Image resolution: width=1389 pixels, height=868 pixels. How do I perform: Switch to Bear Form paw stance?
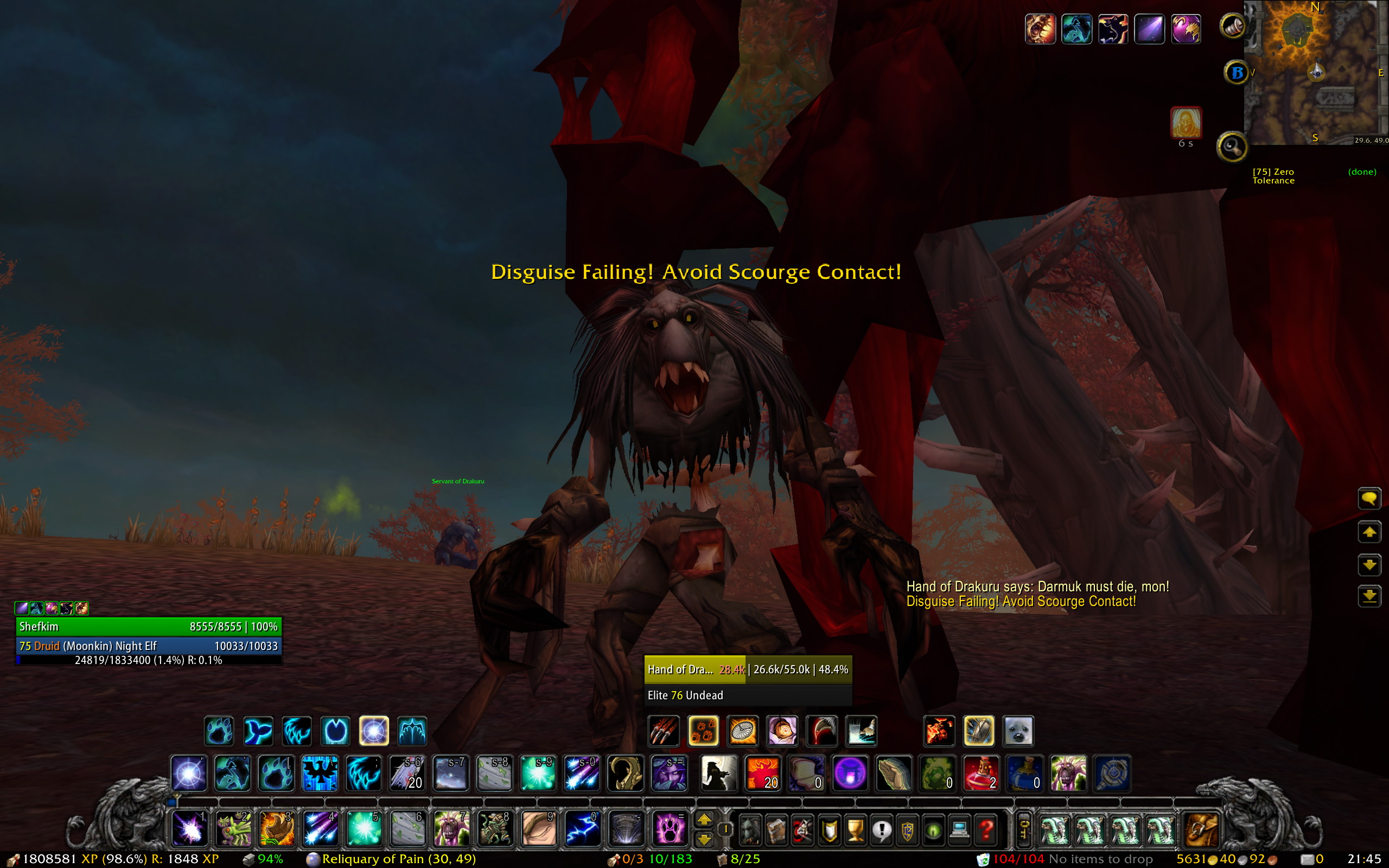219,731
